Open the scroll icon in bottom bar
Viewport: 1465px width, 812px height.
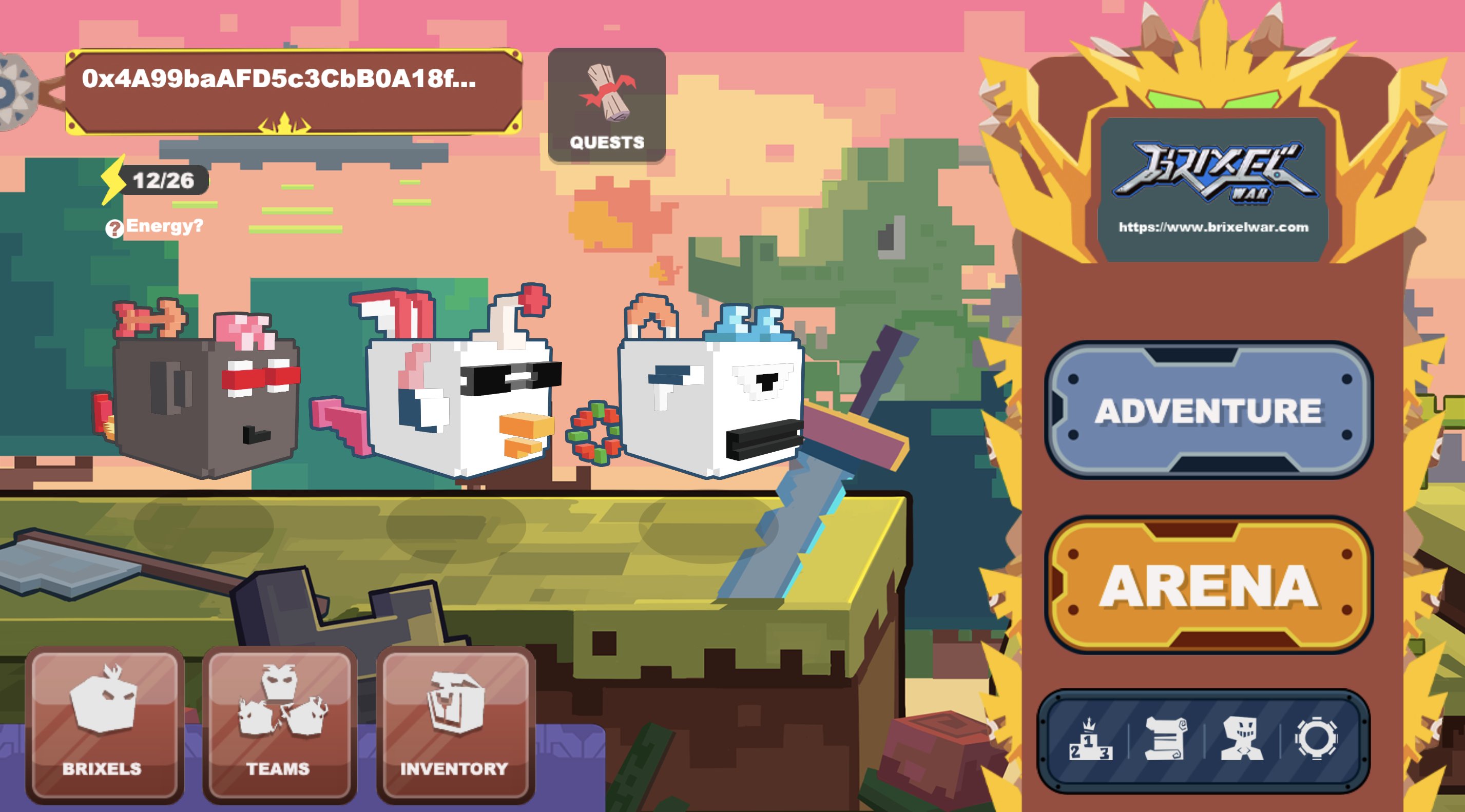[1165, 739]
